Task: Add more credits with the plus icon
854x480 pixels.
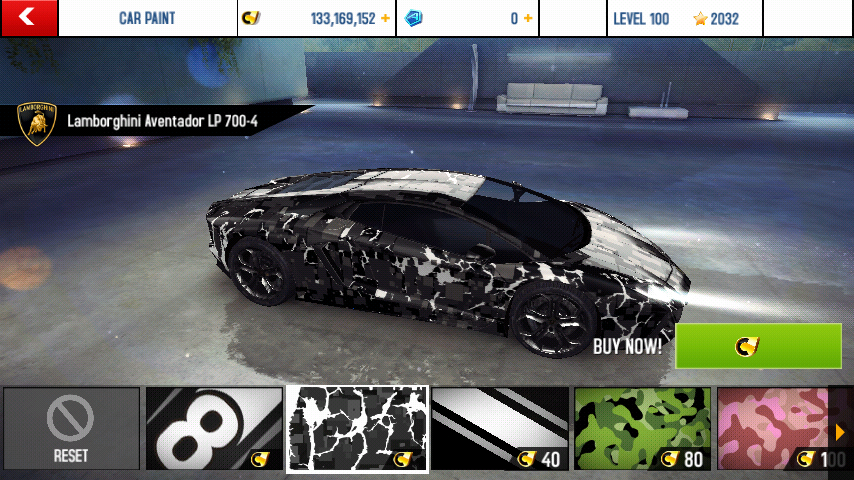Action: coord(385,19)
